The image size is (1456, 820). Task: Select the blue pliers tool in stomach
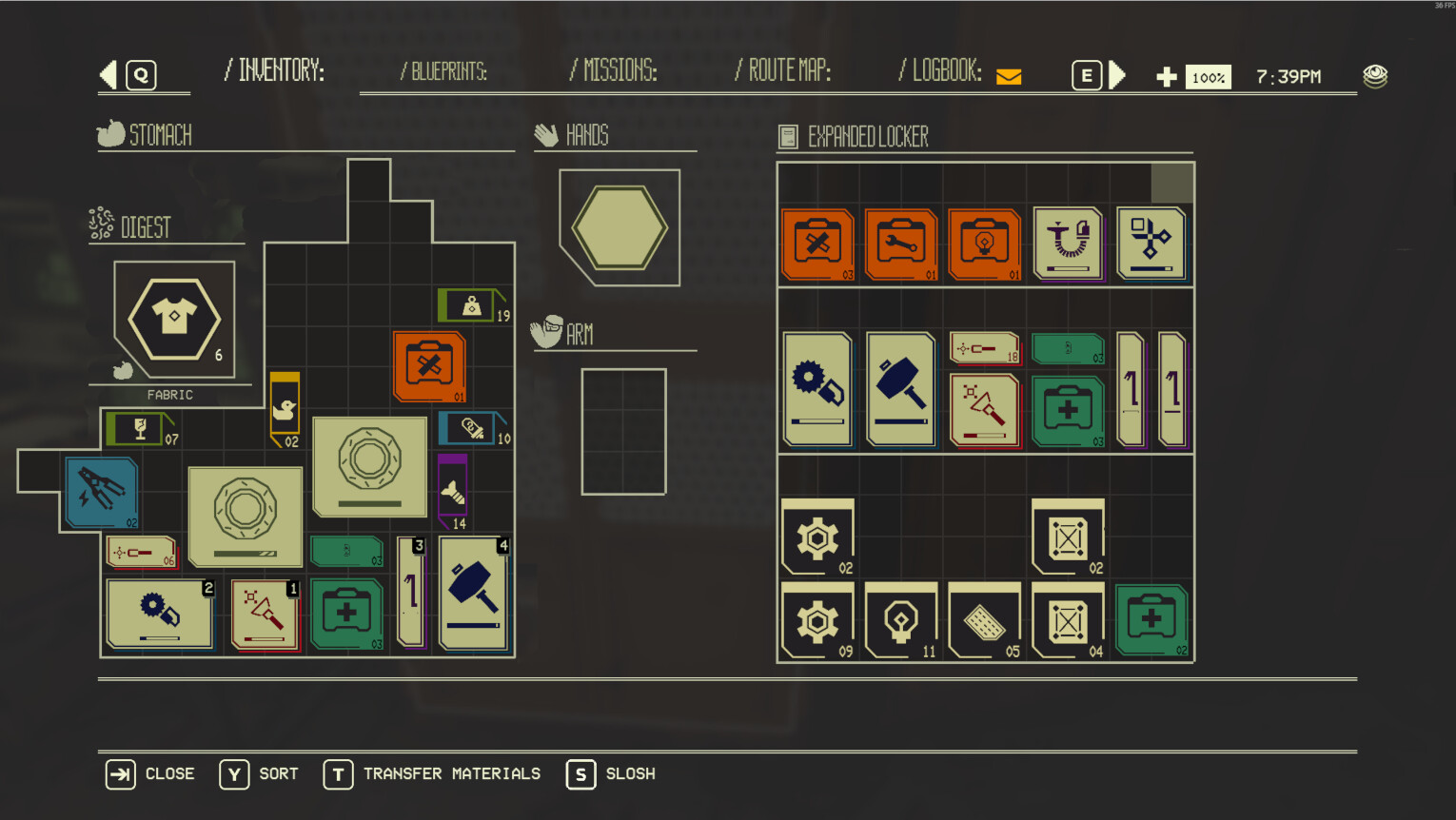coord(102,491)
